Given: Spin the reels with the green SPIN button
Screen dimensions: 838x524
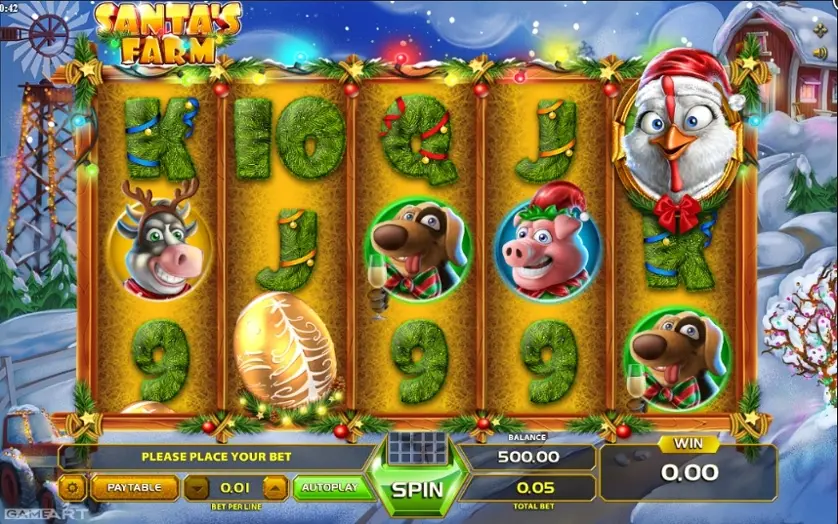Looking at the screenshot, I should [417, 490].
